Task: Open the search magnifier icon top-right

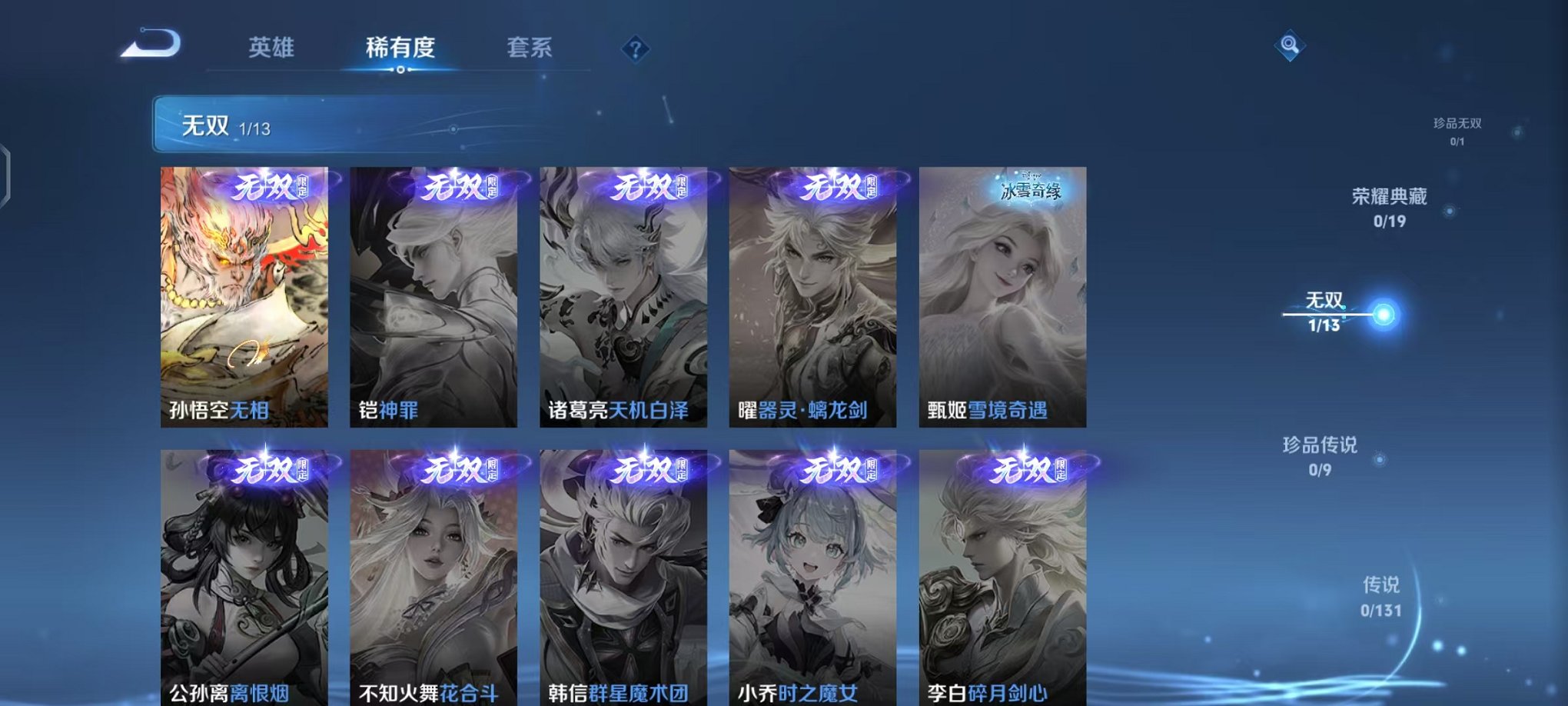Action: (x=1291, y=45)
